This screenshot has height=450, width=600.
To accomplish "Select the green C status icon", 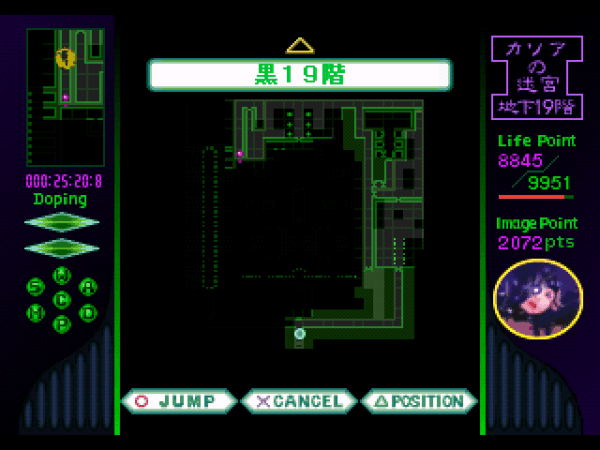I will (x=62, y=299).
